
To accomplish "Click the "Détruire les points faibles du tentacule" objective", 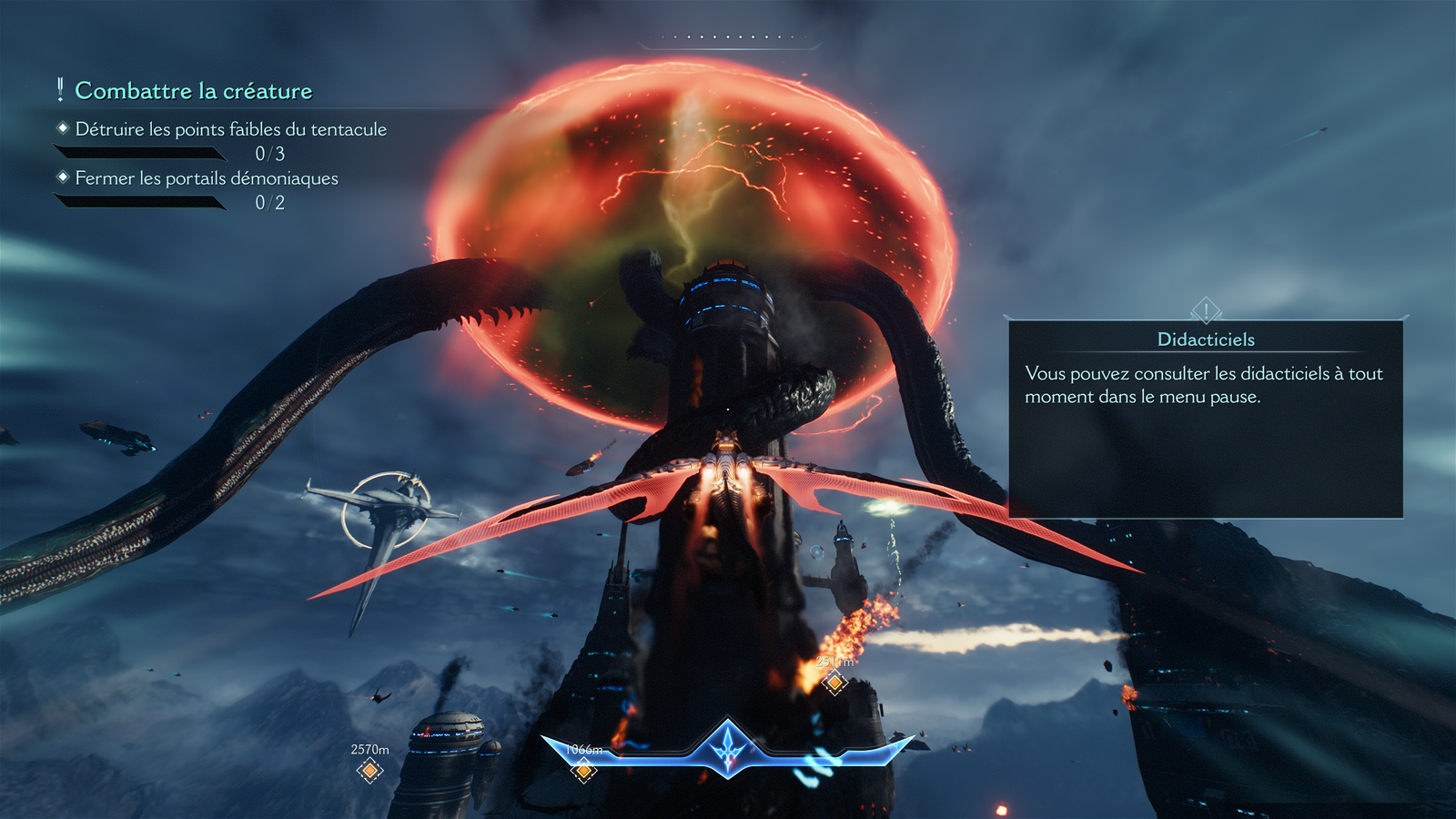I will (230, 129).
